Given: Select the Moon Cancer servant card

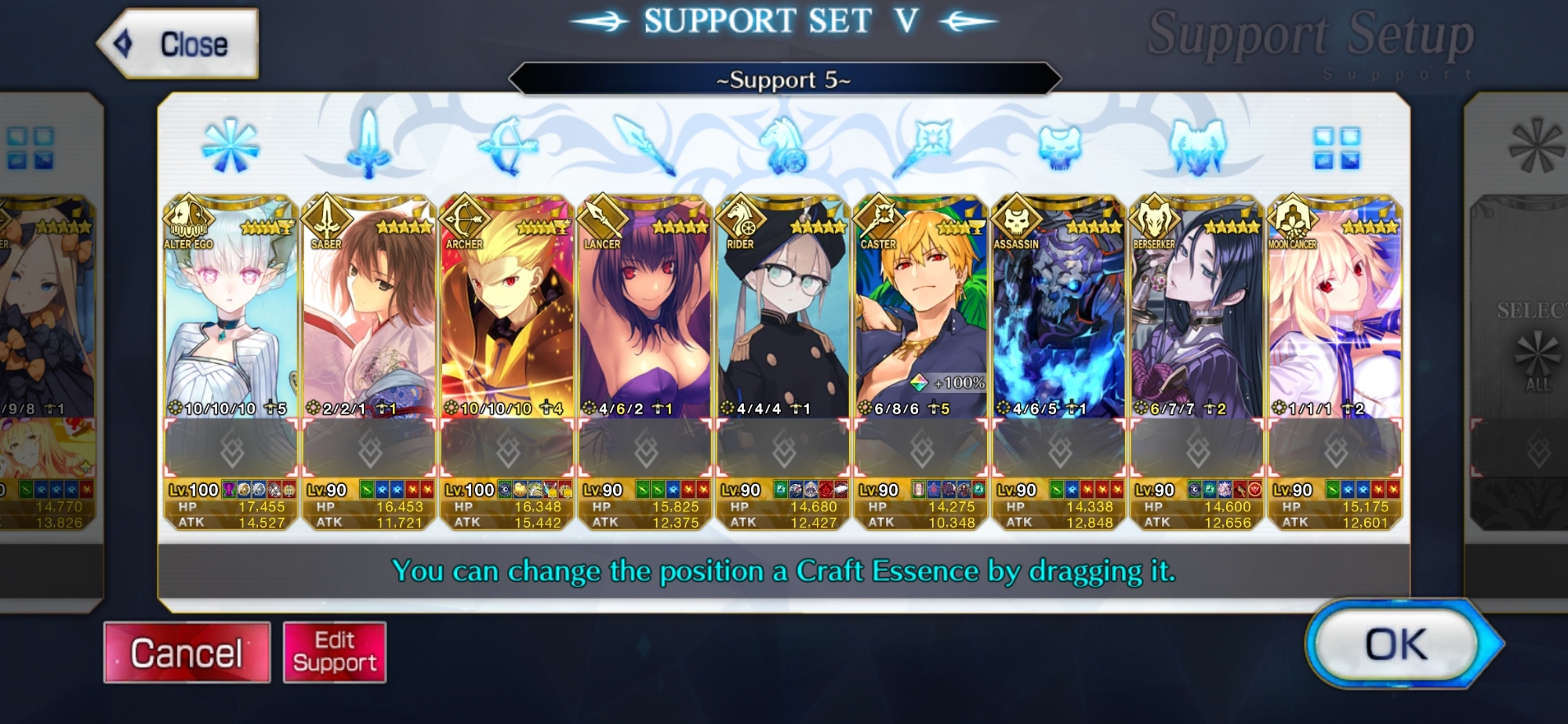Looking at the screenshot, I should pyautogui.click(x=1334, y=314).
